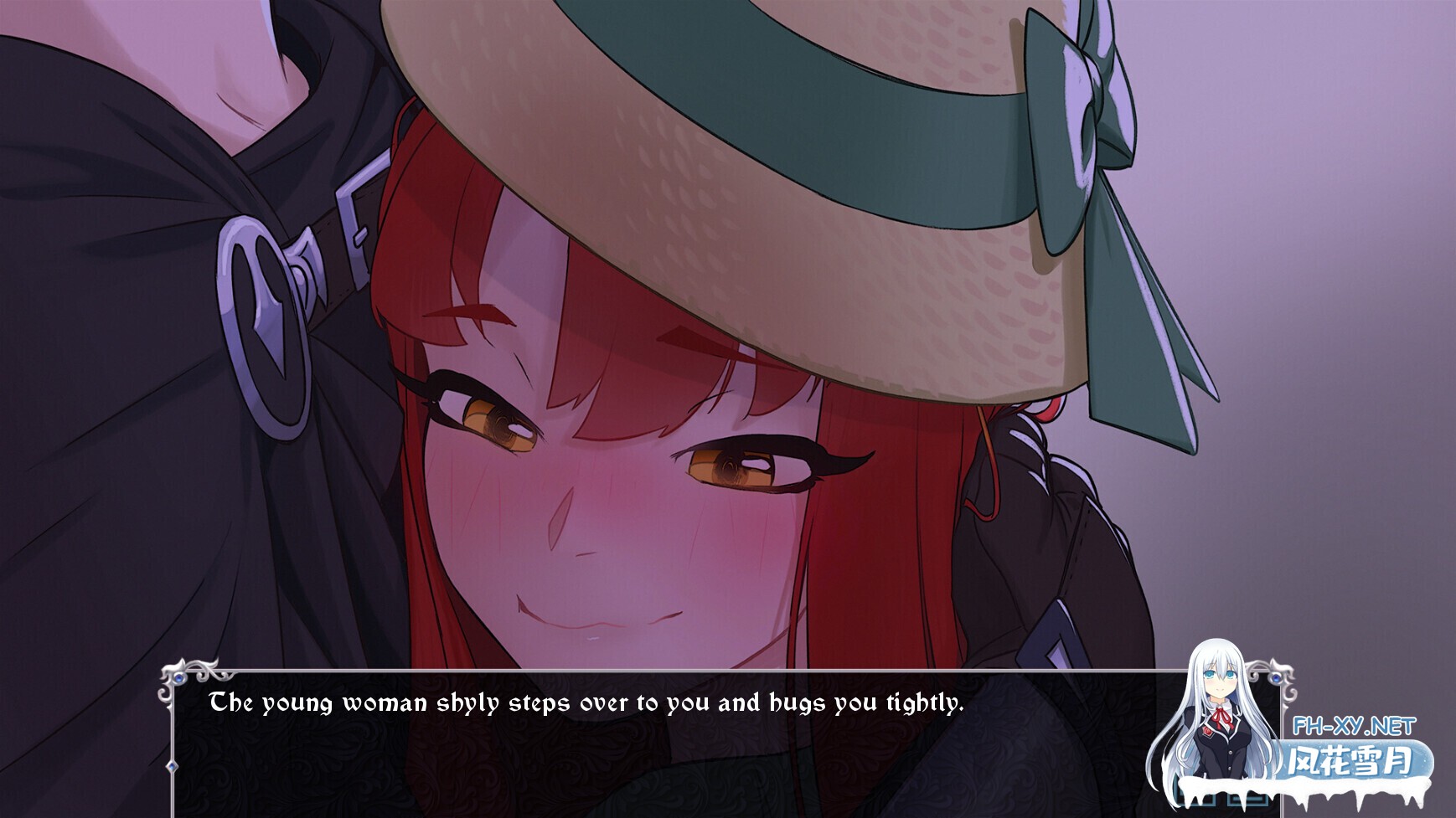Click the top border of the dialogue panel
The height and width of the screenshot is (818, 1456).
click(x=670, y=670)
